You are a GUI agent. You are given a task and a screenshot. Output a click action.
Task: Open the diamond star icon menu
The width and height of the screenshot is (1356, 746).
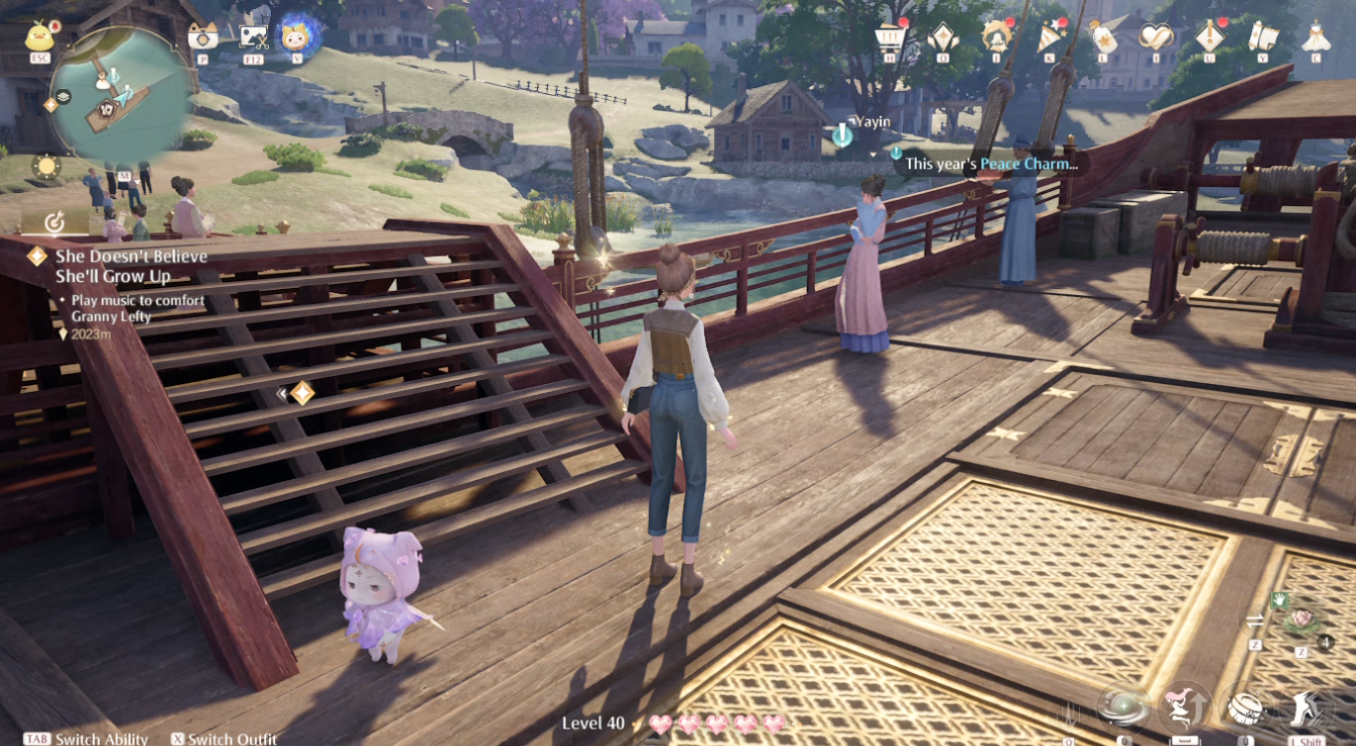(942, 37)
